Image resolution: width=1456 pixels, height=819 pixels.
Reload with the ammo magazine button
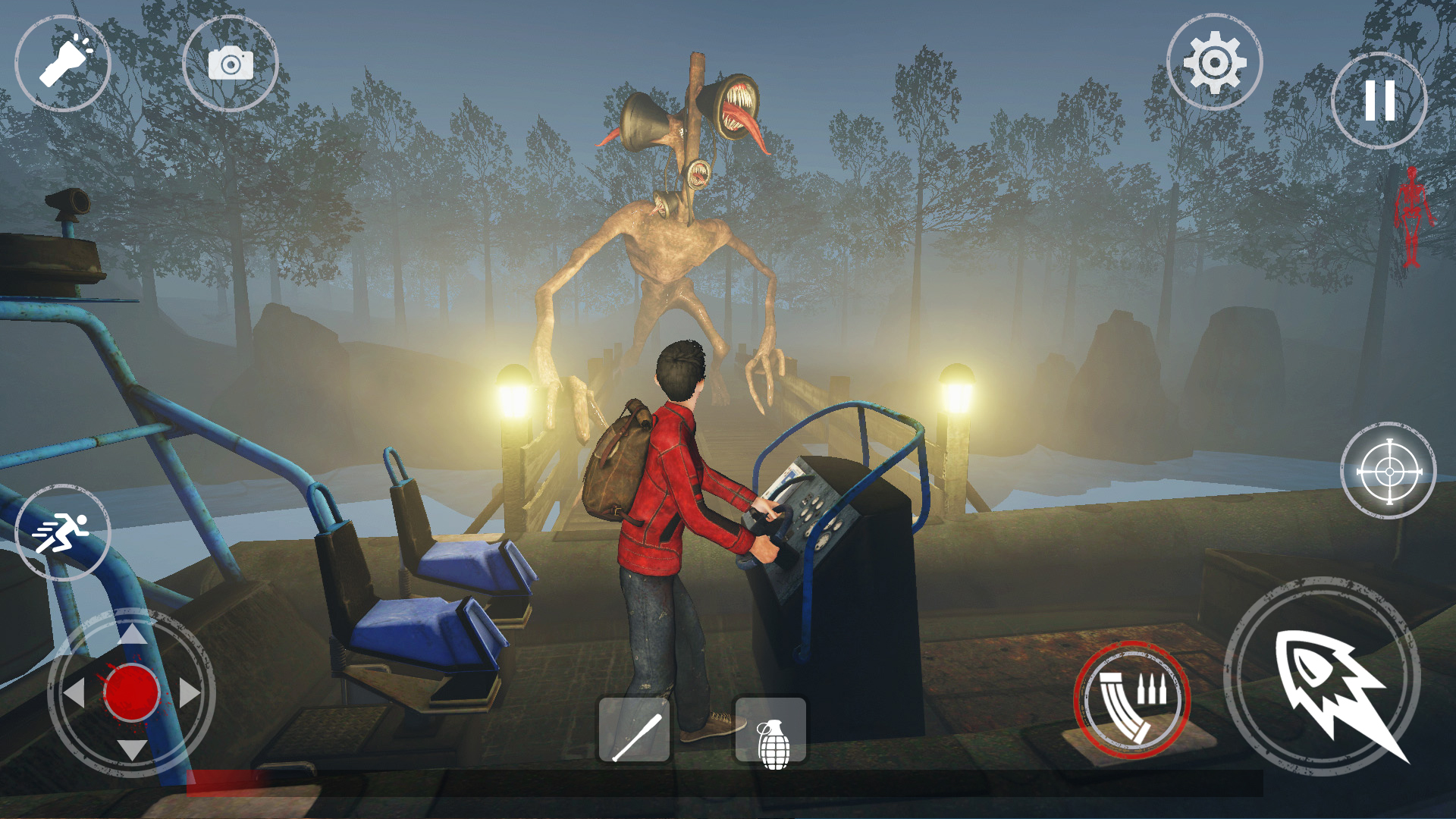(x=1132, y=700)
